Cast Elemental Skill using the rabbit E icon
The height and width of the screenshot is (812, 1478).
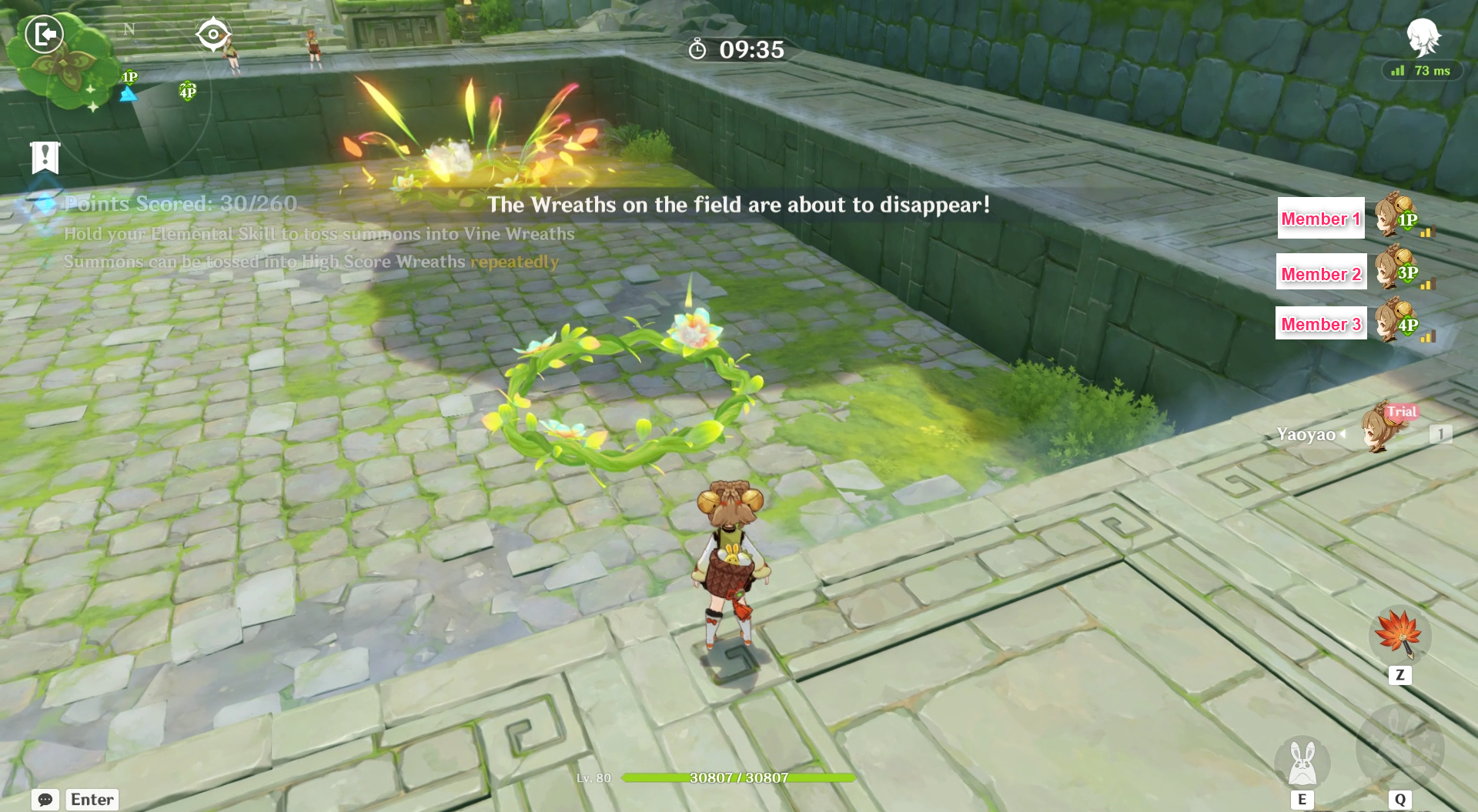coord(1304,764)
